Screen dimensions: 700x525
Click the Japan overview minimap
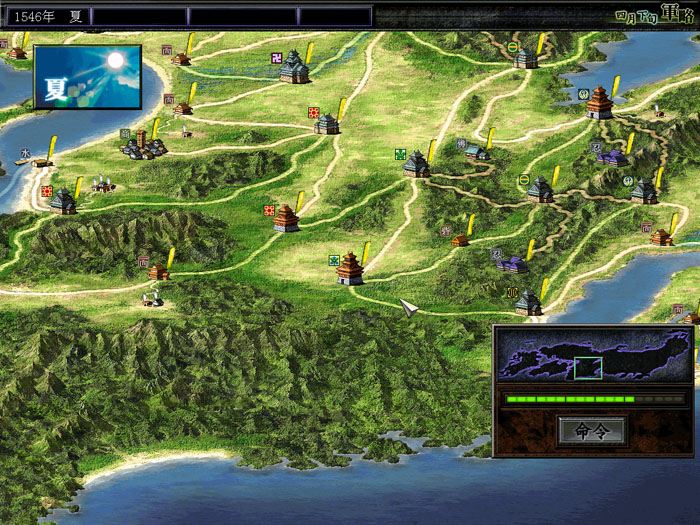tap(594, 356)
